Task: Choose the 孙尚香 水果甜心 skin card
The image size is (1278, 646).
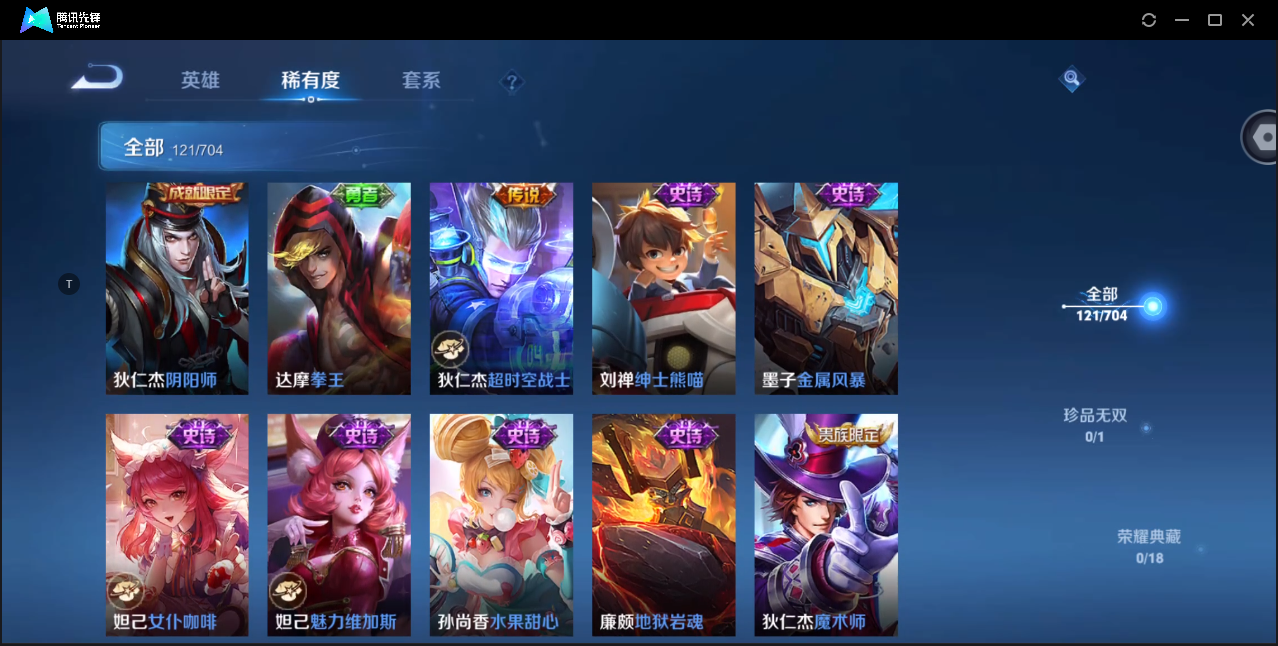Action: [501, 525]
